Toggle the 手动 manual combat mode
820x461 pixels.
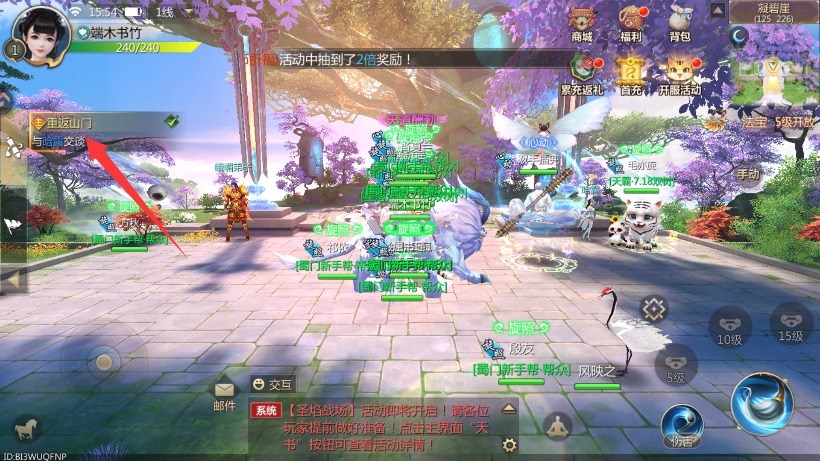pos(748,173)
